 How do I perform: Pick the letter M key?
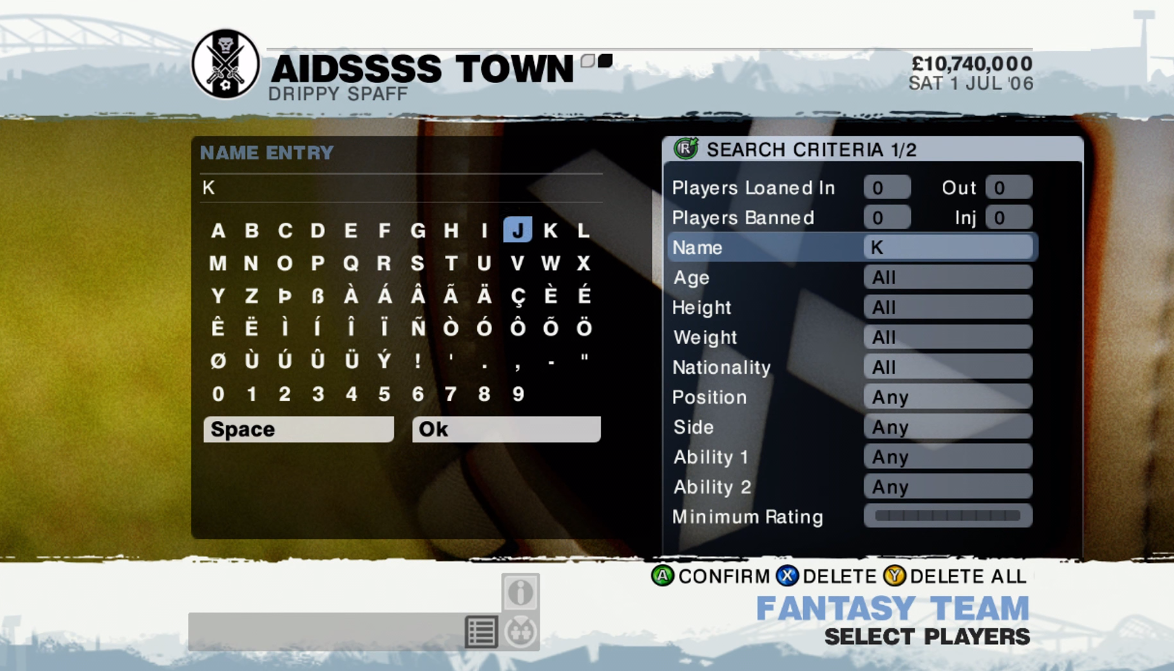click(x=218, y=264)
